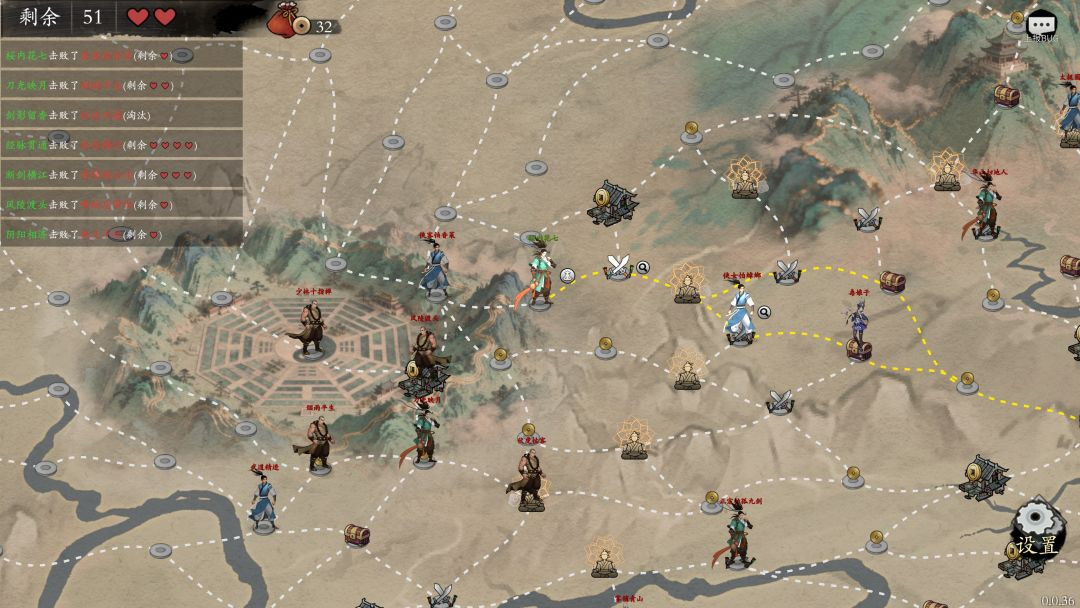This screenshot has width=1080, height=608.
Task: Open the 上报BUG report bubble
Action: click(1042, 24)
